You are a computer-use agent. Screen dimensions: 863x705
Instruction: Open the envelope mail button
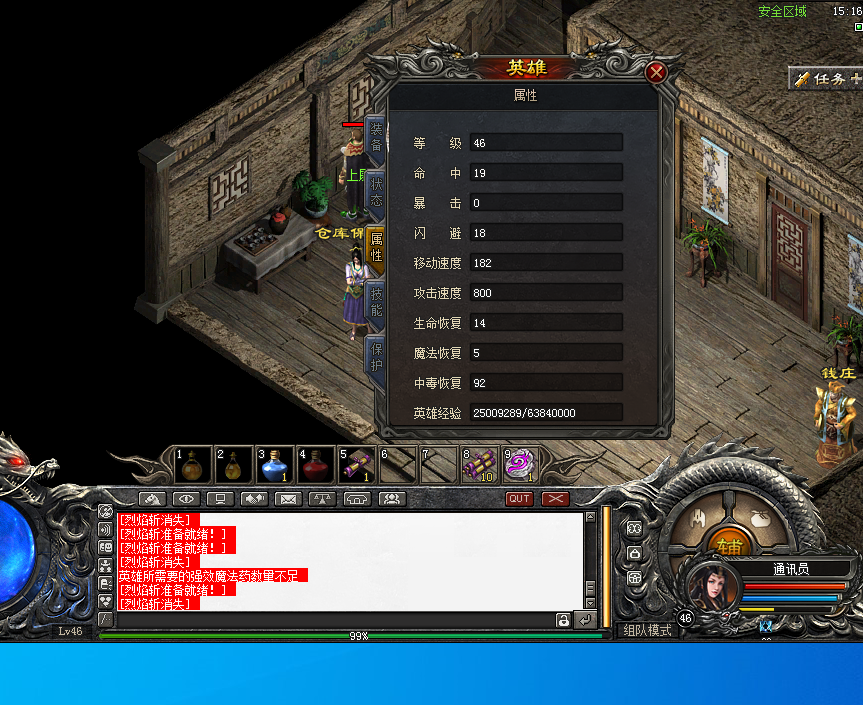point(288,498)
